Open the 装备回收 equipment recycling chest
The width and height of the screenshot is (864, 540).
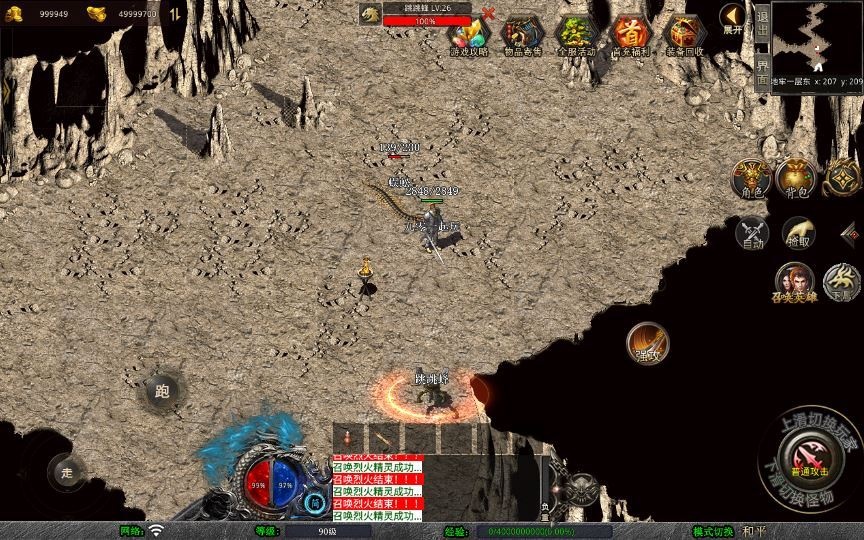coord(684,36)
